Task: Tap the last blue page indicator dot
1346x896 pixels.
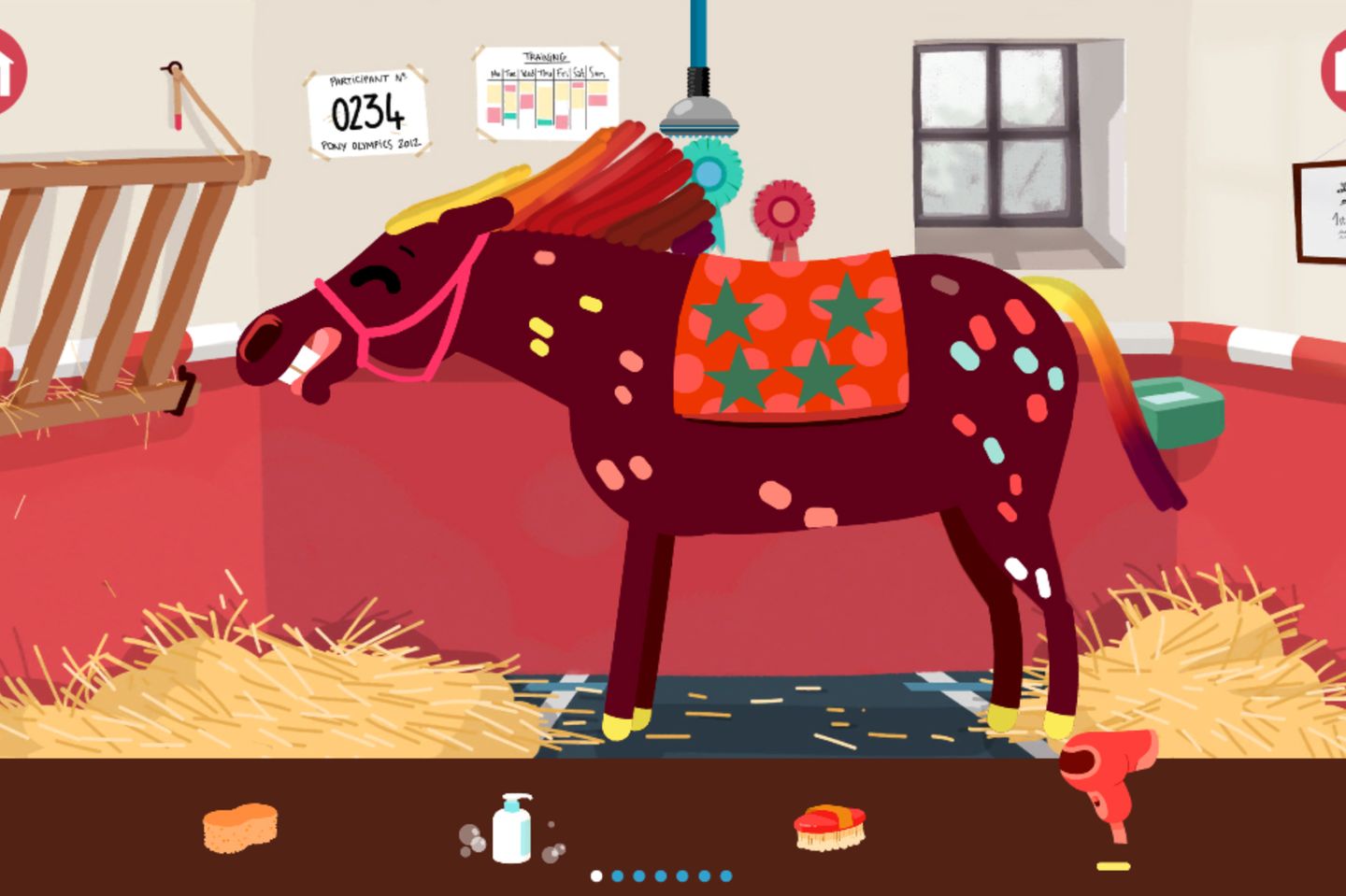Action: tap(724, 877)
